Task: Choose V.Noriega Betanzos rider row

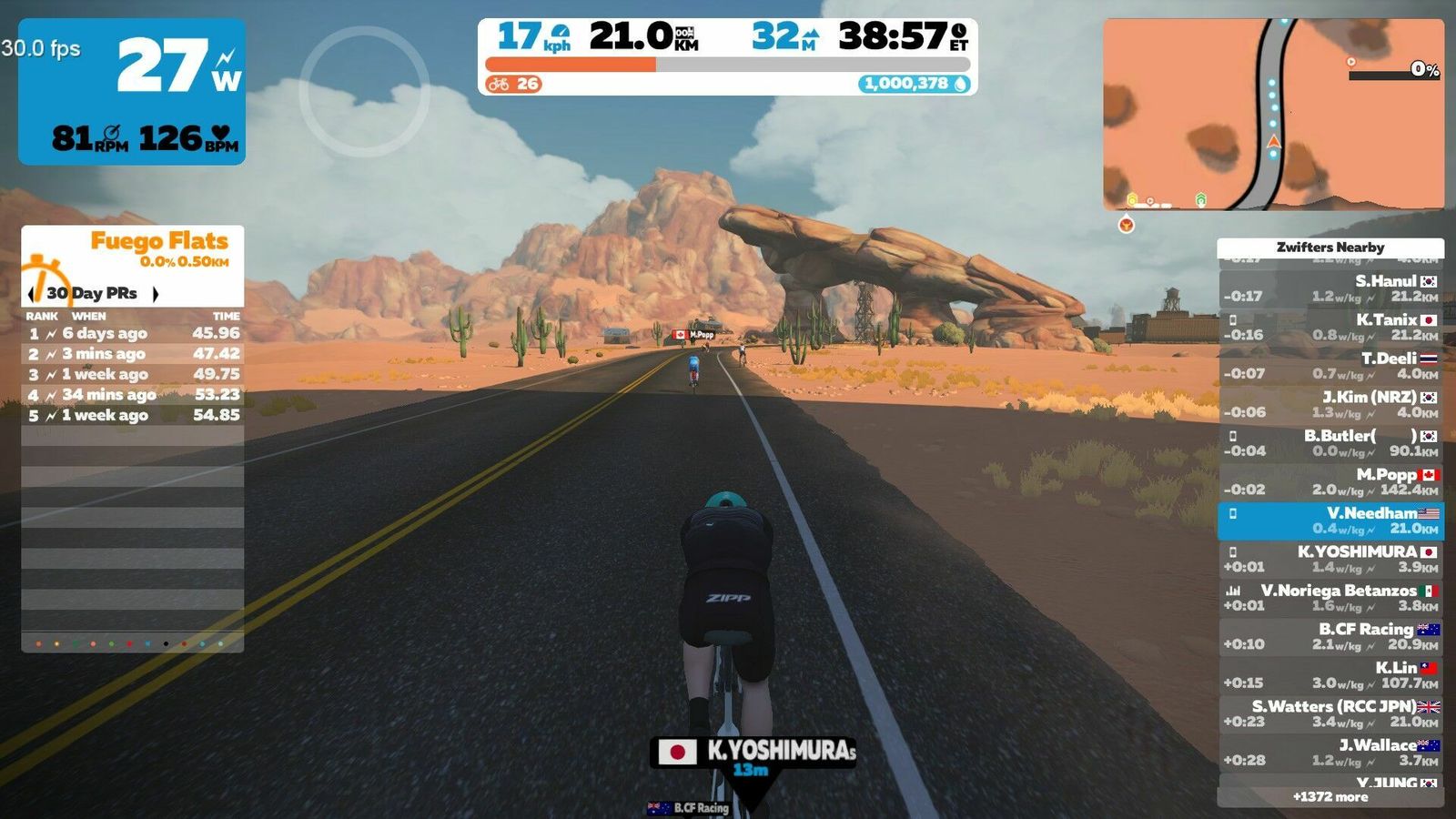Action: coord(1330,598)
